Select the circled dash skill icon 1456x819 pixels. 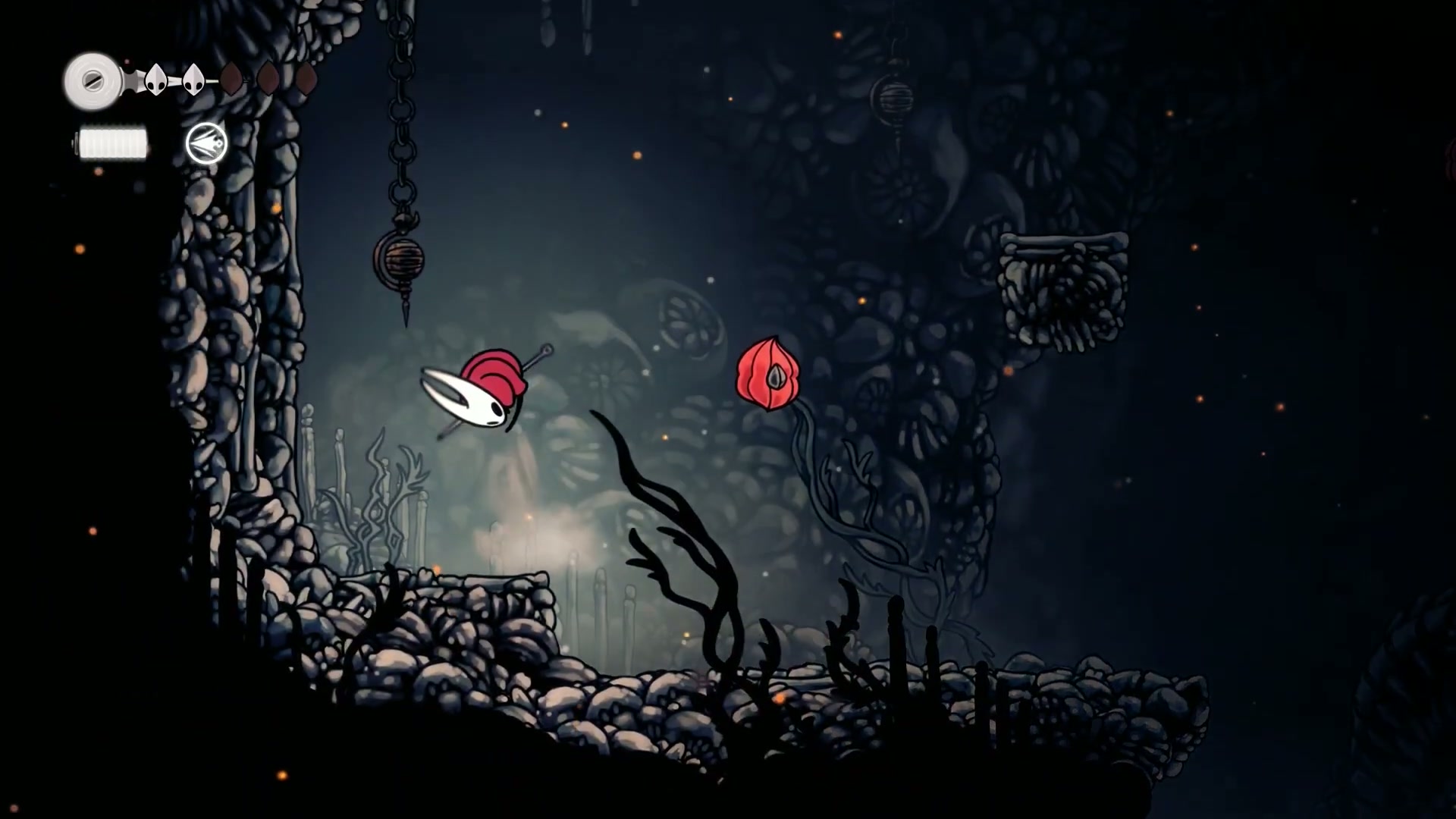[206, 143]
